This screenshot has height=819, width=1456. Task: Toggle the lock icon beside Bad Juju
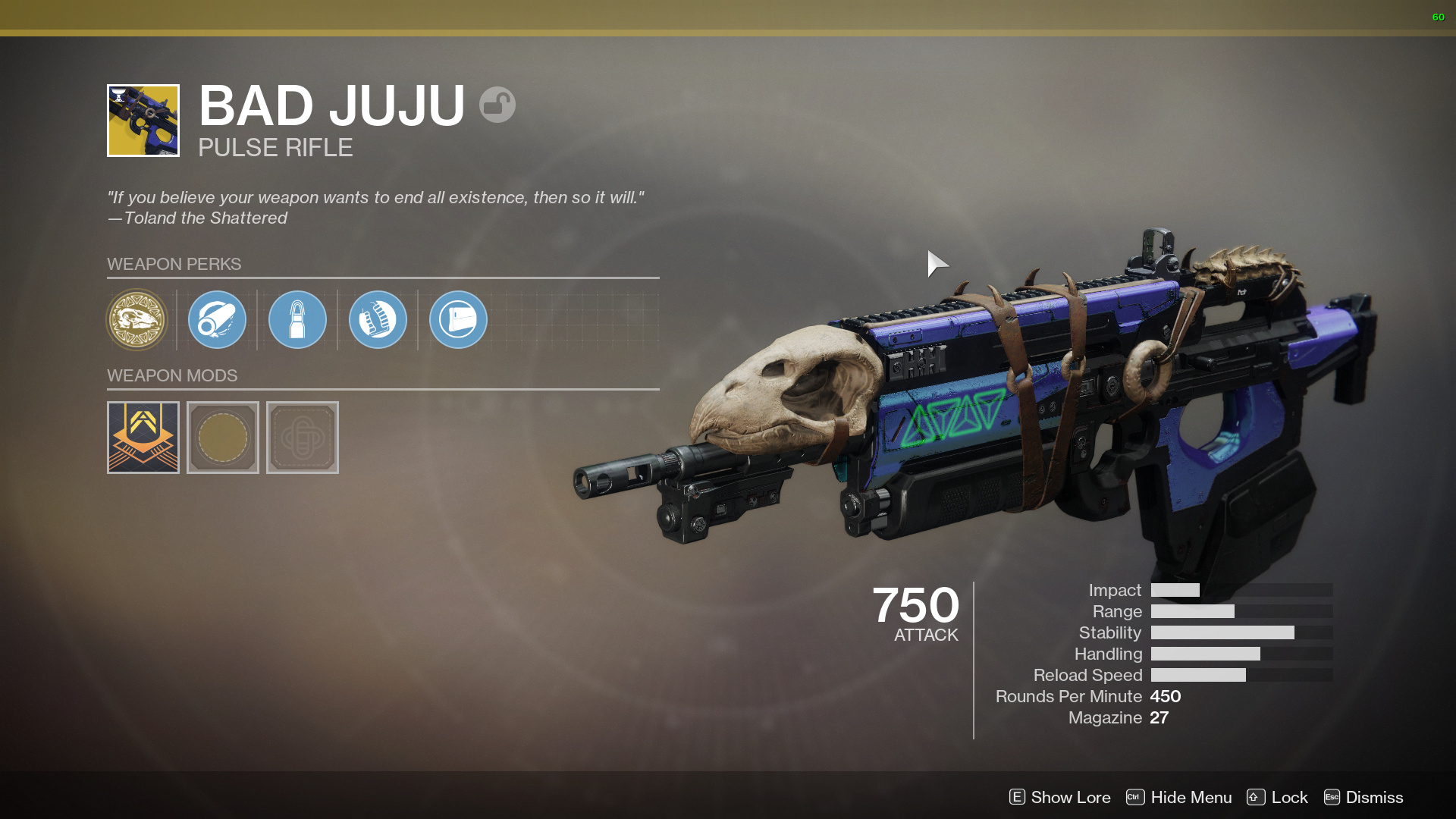pyautogui.click(x=497, y=105)
